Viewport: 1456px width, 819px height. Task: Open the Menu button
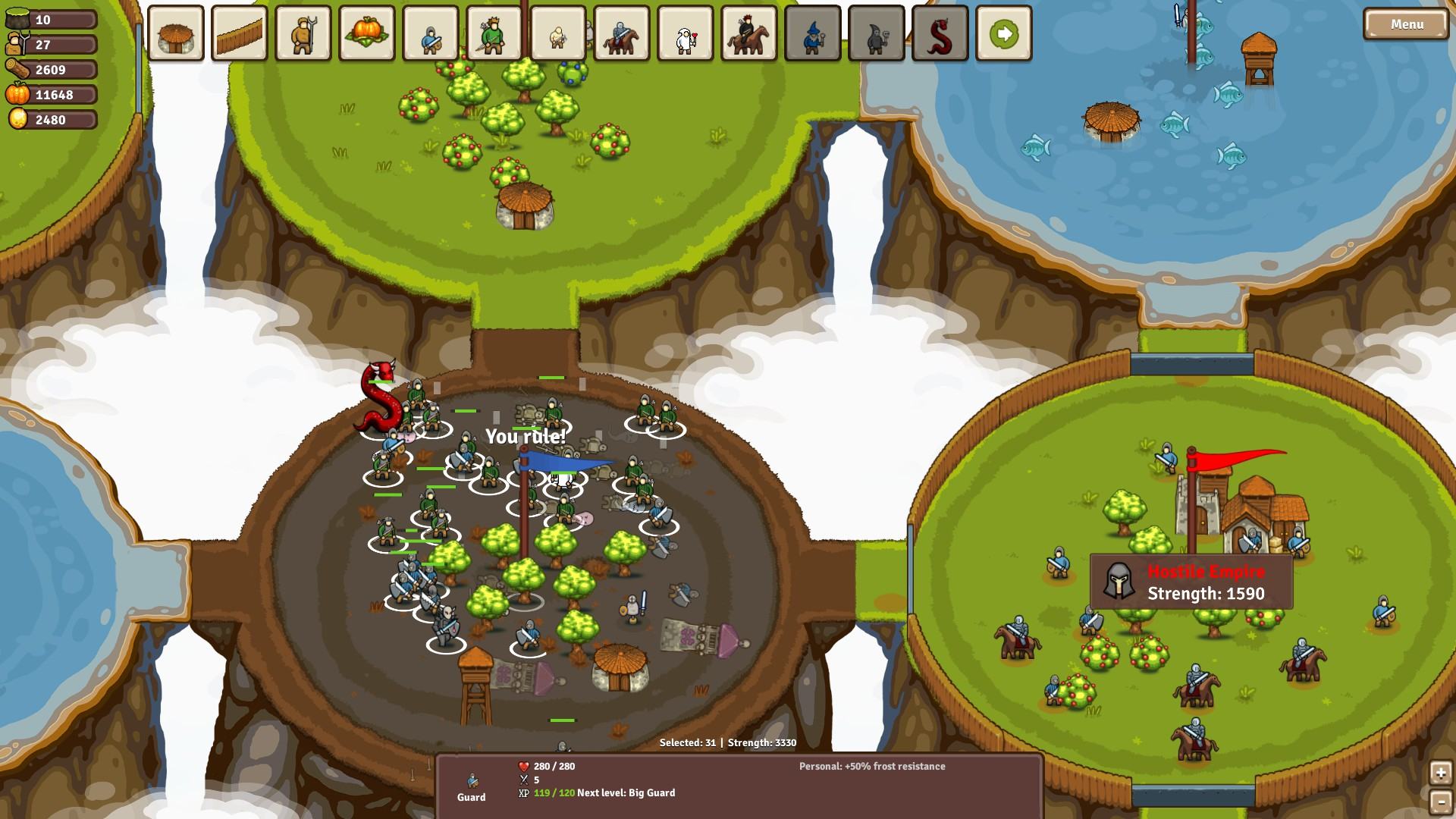pos(1406,24)
